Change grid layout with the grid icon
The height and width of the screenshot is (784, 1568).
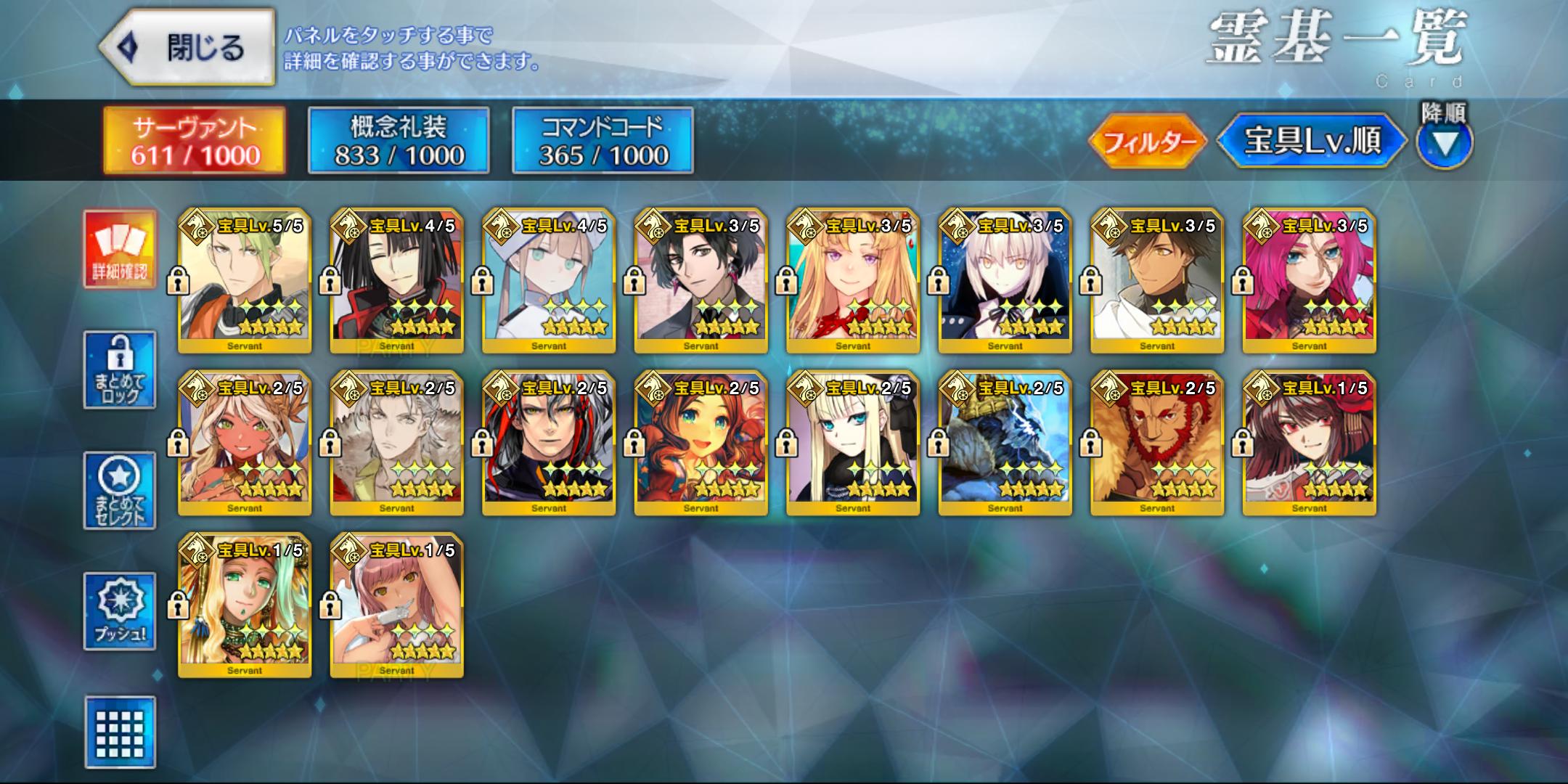[x=120, y=732]
